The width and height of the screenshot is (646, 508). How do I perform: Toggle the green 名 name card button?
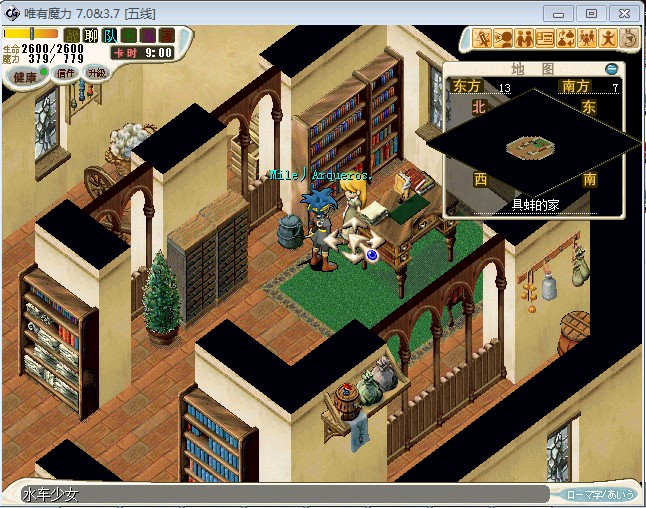129,36
